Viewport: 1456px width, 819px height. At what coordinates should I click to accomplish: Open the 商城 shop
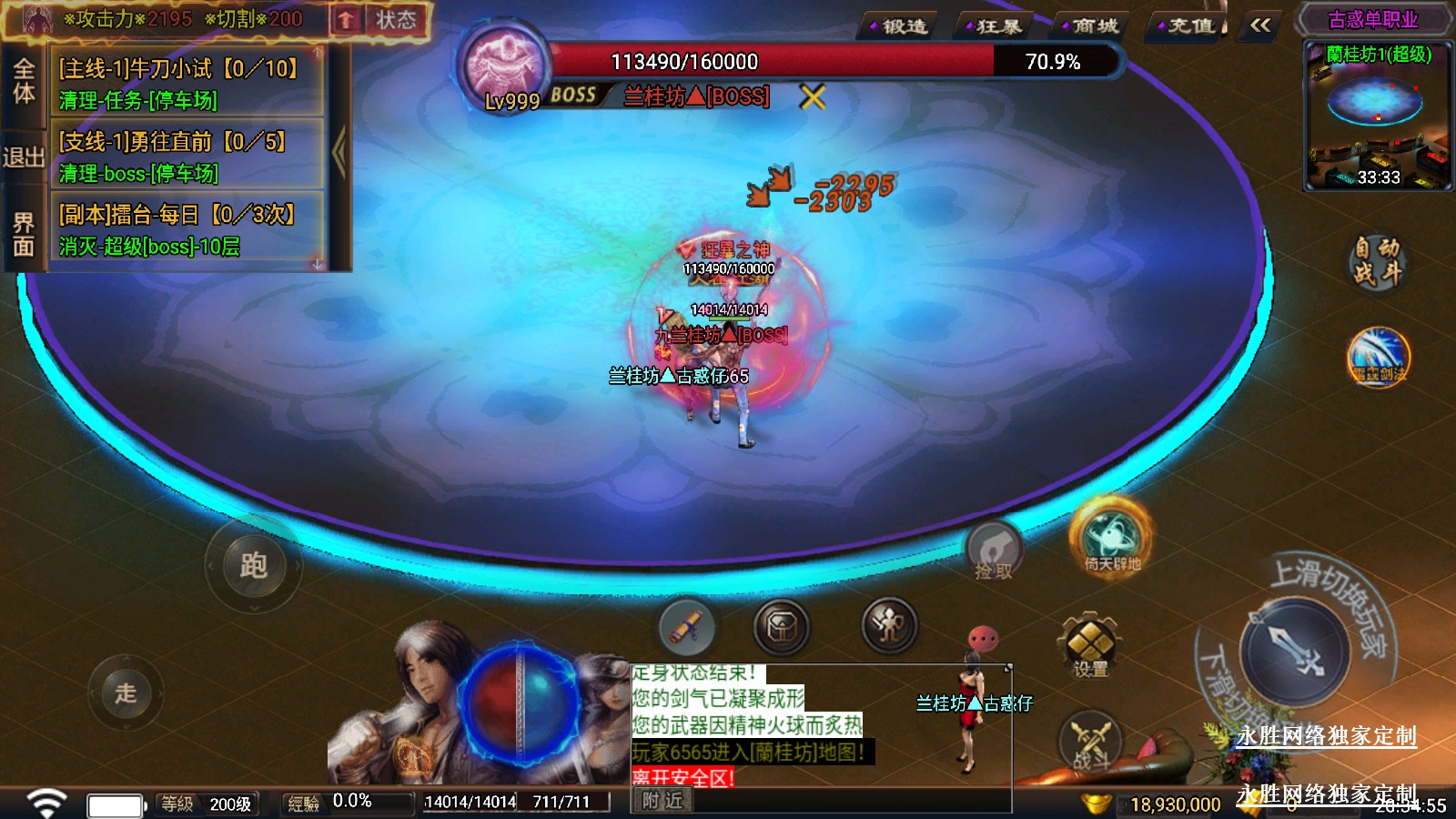1093,26
